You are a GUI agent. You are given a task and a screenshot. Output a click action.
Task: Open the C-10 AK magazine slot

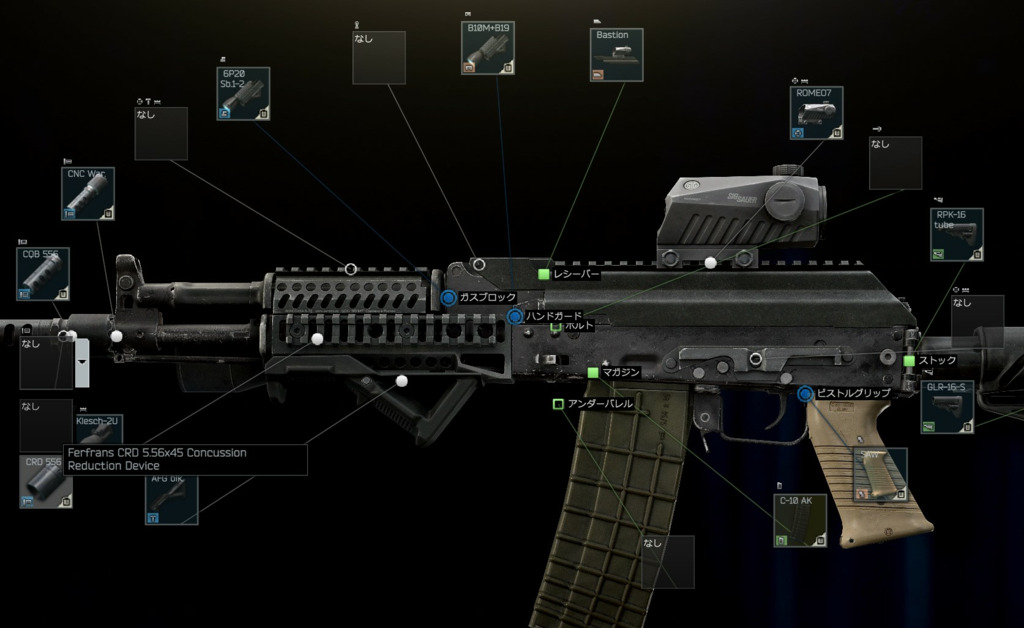pos(800,519)
